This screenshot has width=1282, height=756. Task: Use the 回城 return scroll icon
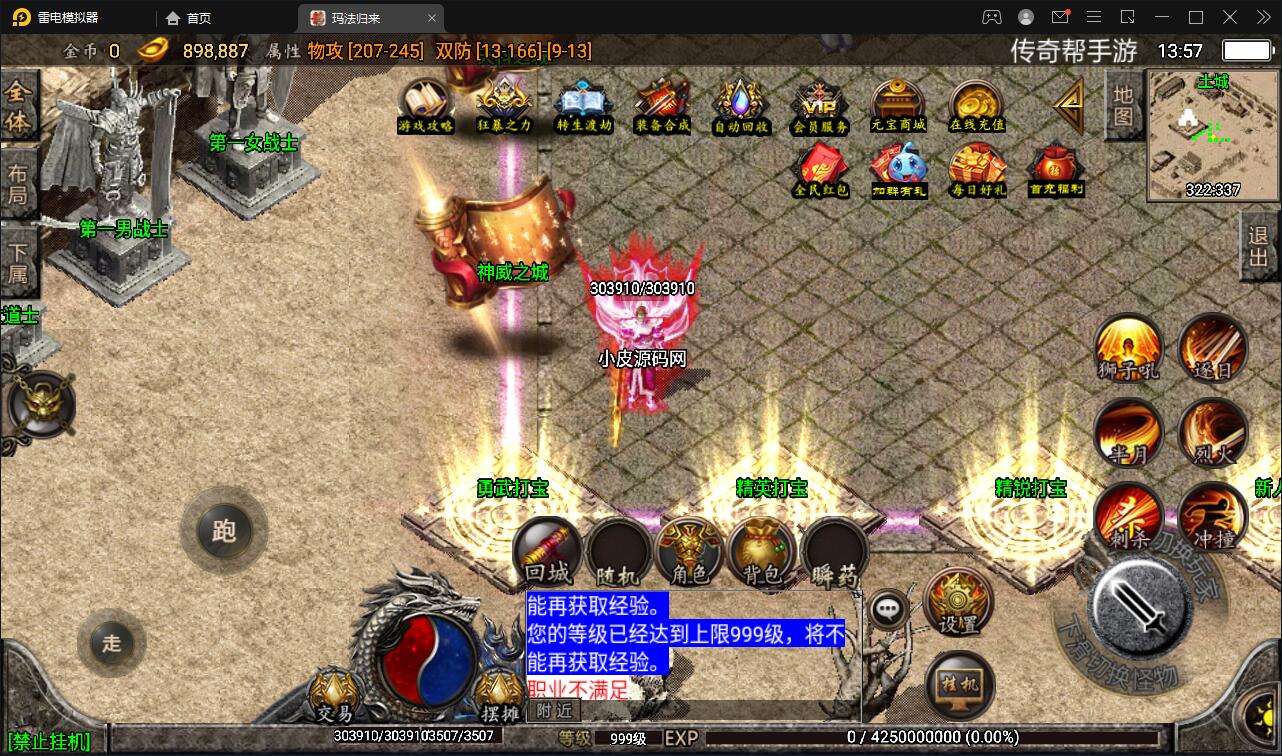click(x=546, y=548)
